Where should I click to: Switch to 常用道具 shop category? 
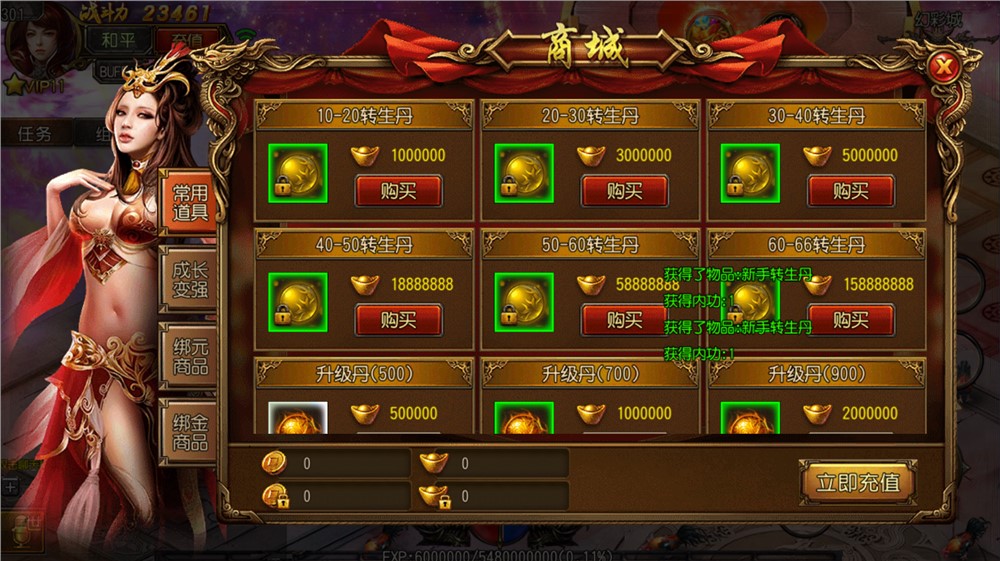[189, 201]
